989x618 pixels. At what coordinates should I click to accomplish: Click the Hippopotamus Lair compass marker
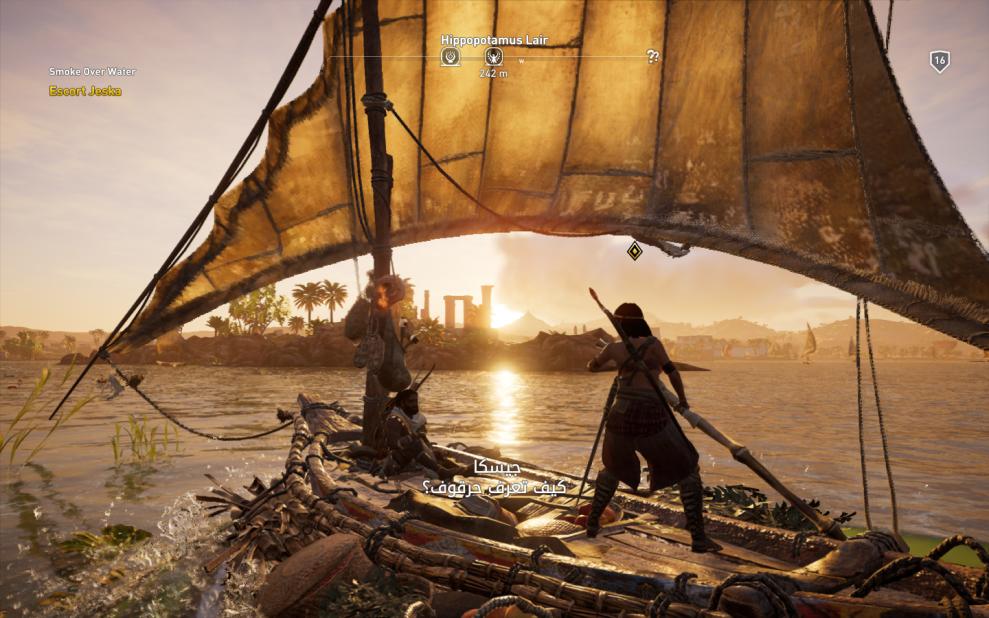coord(493,57)
